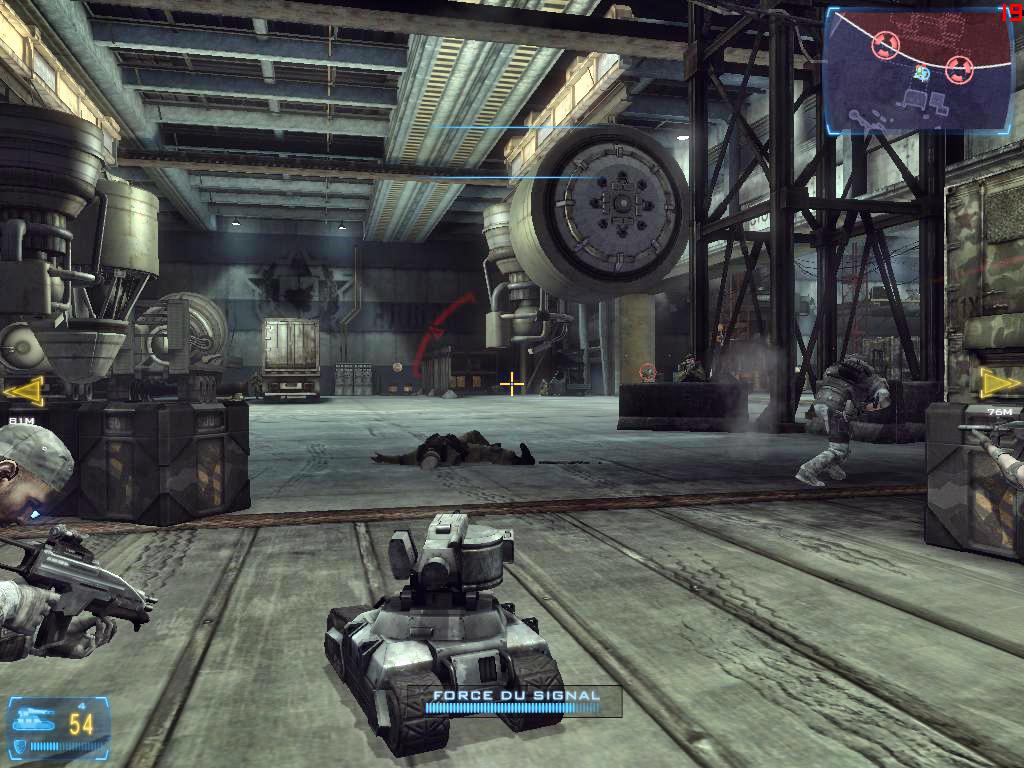Target the red enemy diamond marker
1024x768 pixels.
[x=647, y=371]
